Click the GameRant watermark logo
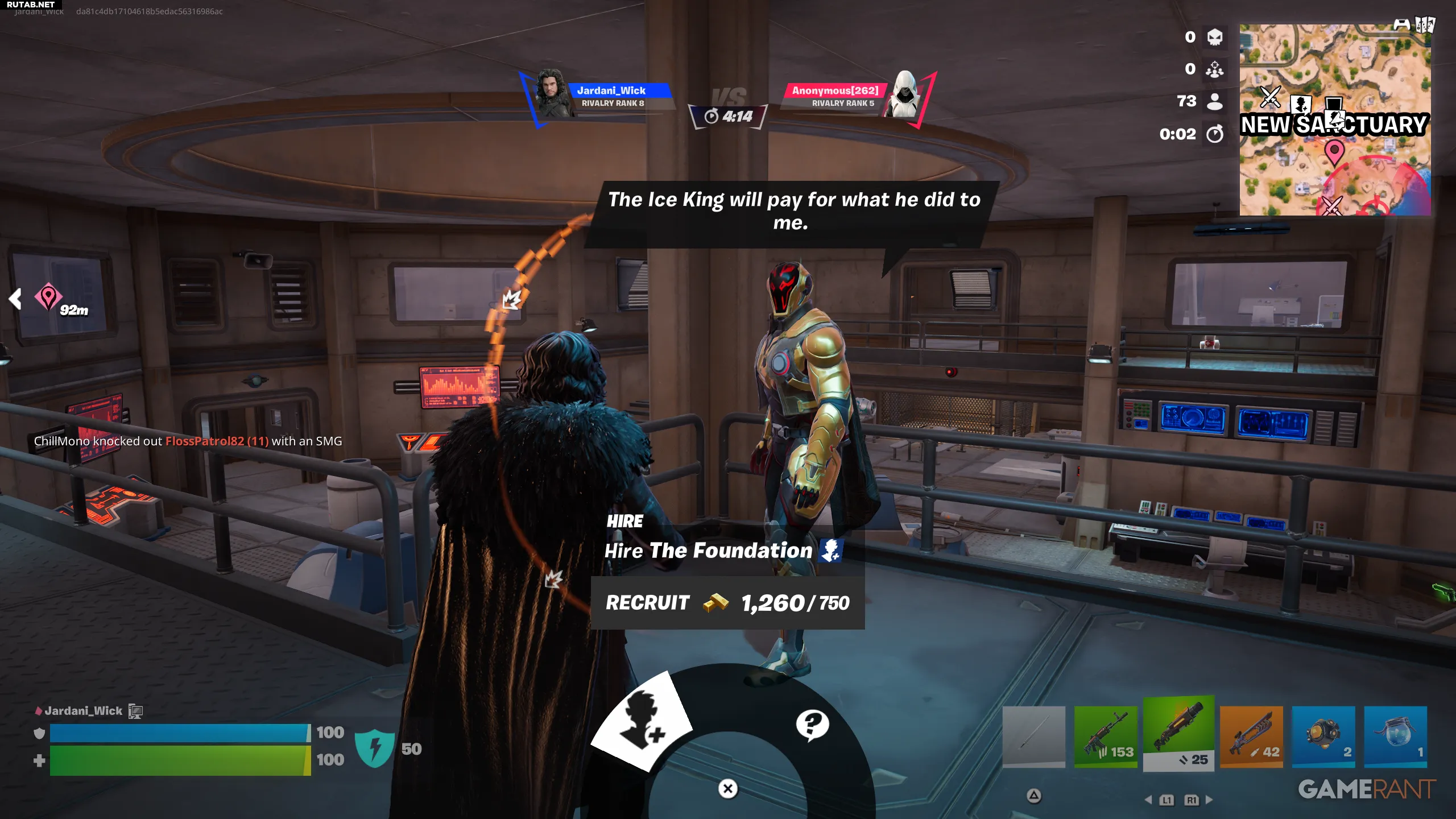 pyautogui.click(x=1367, y=789)
